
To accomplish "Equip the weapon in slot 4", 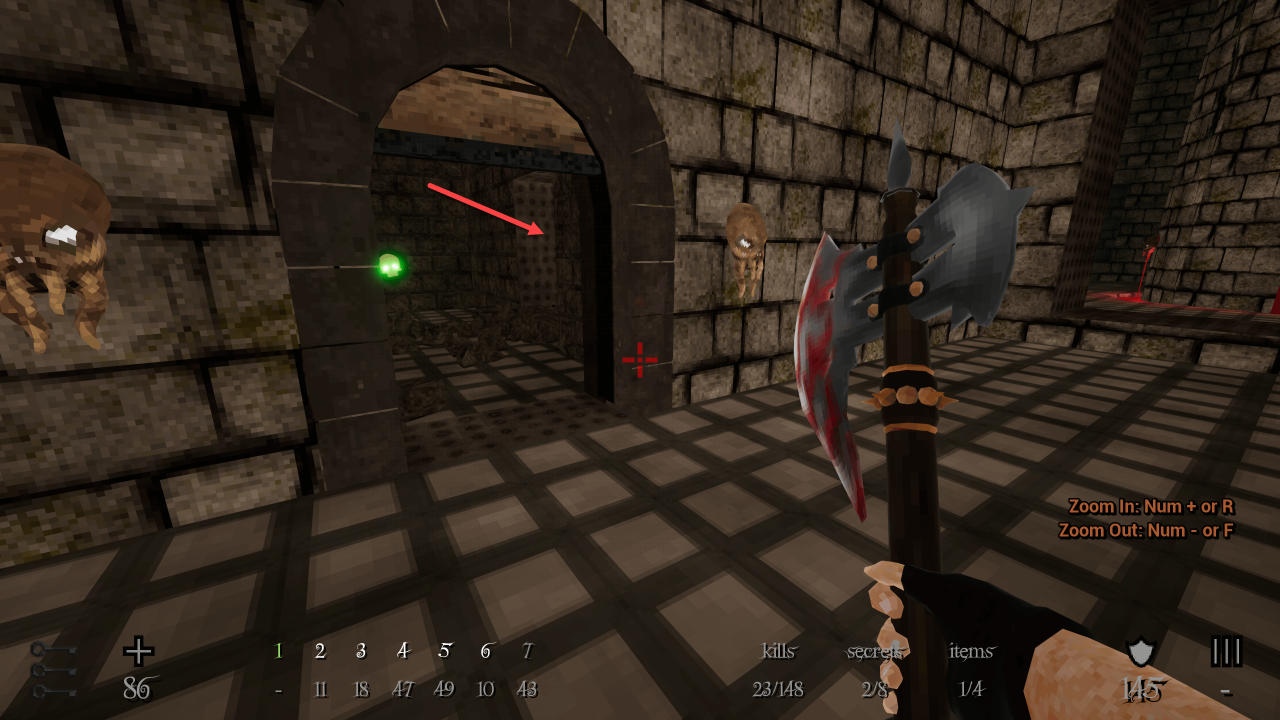I will tap(403, 652).
